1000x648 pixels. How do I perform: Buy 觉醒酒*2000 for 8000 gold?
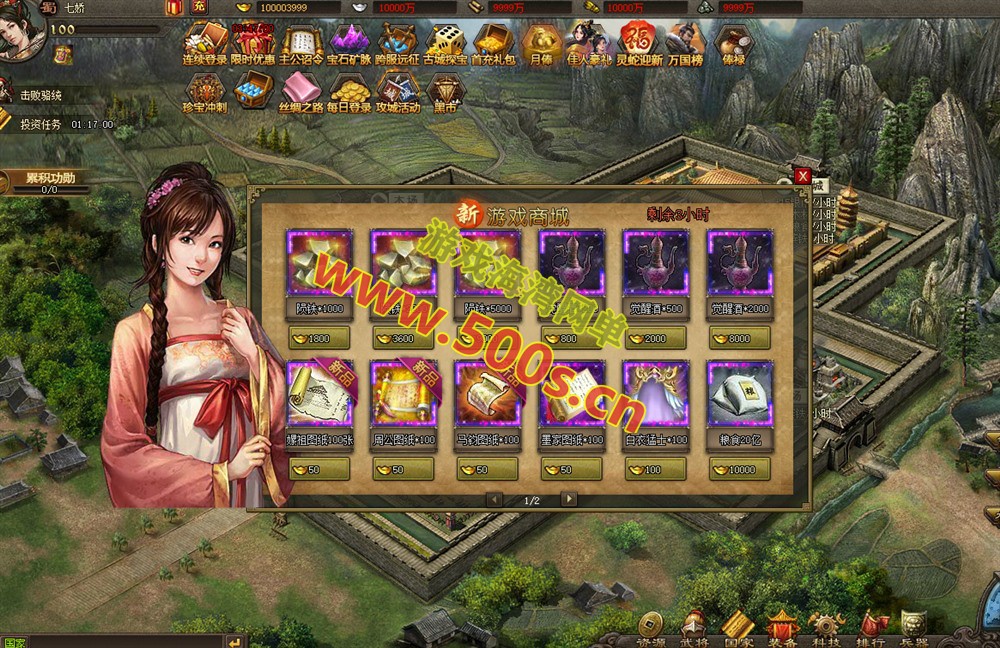[739, 338]
